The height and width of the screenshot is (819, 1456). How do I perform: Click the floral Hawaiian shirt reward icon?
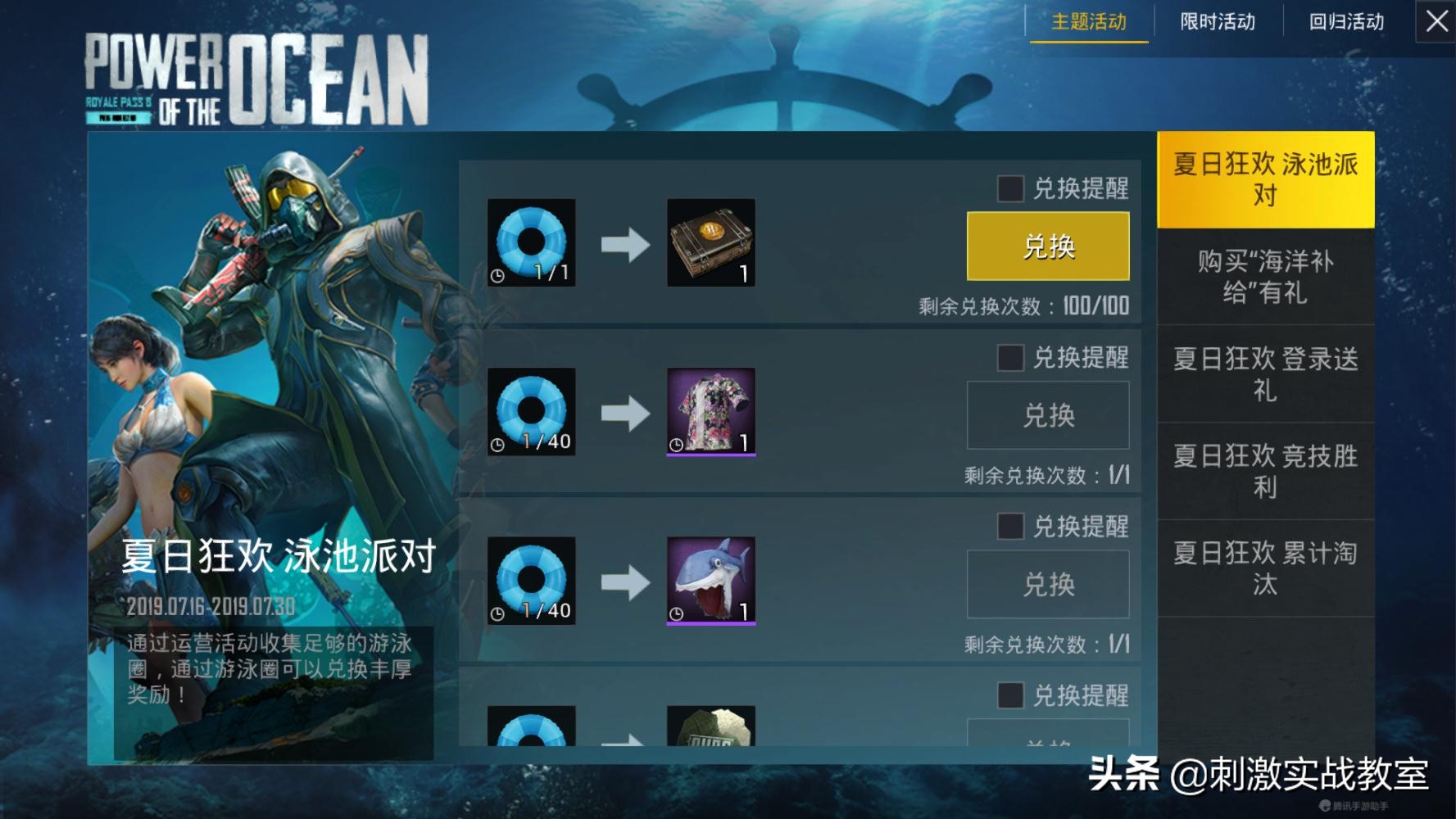tap(710, 411)
